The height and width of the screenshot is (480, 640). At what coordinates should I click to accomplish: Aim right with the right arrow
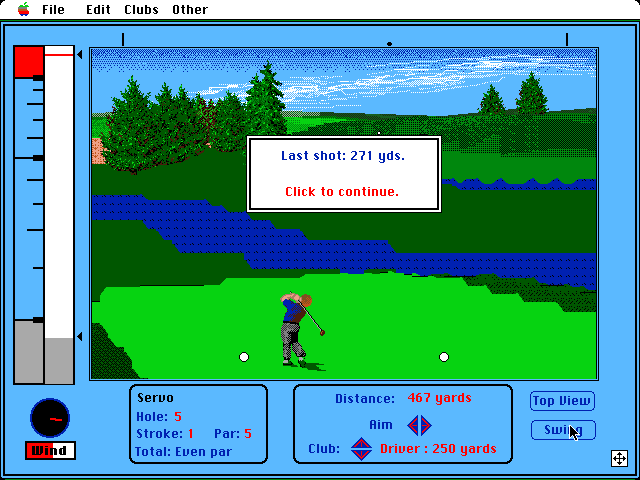click(x=425, y=425)
